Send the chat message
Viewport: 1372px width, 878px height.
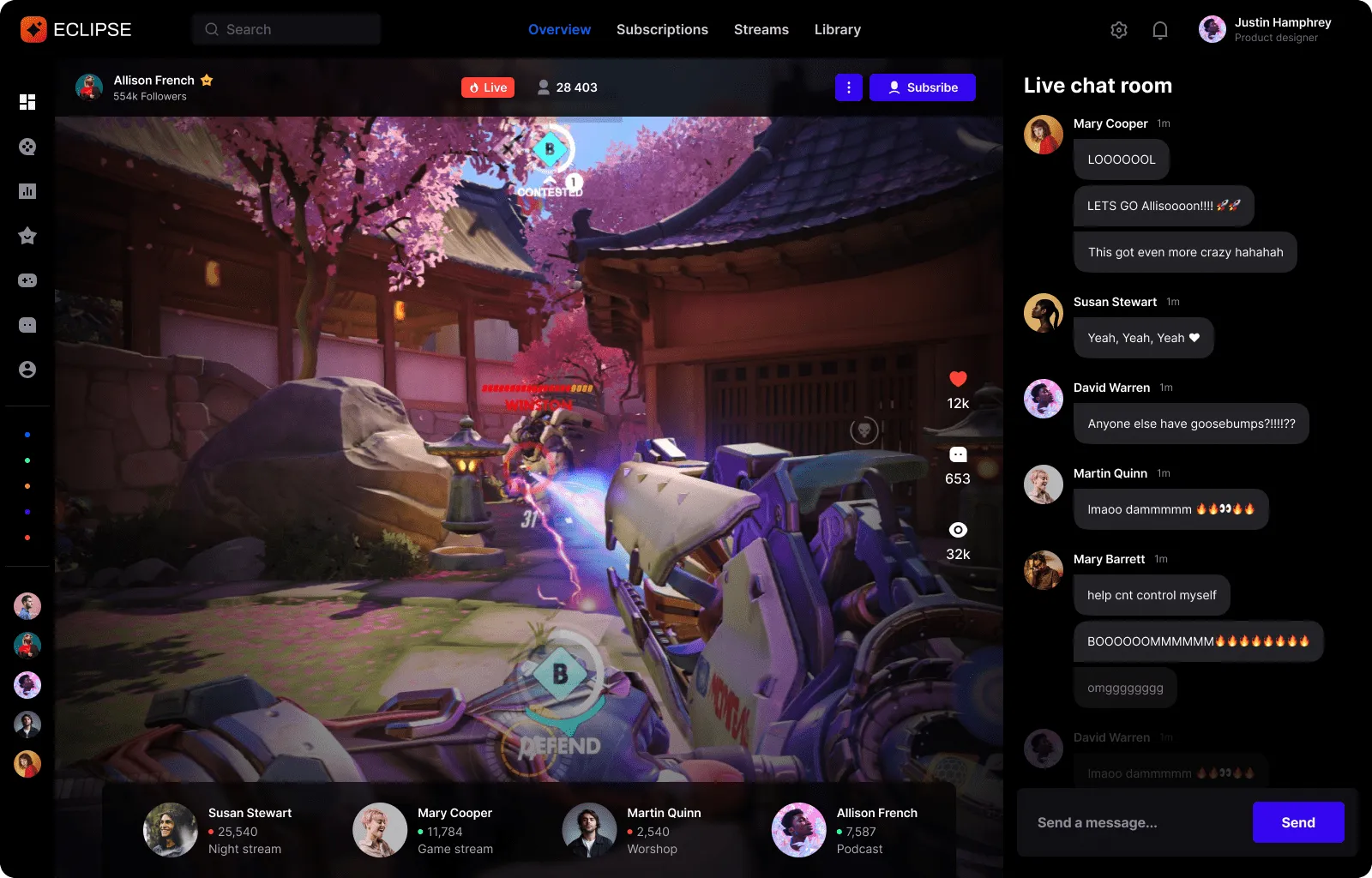coord(1297,822)
